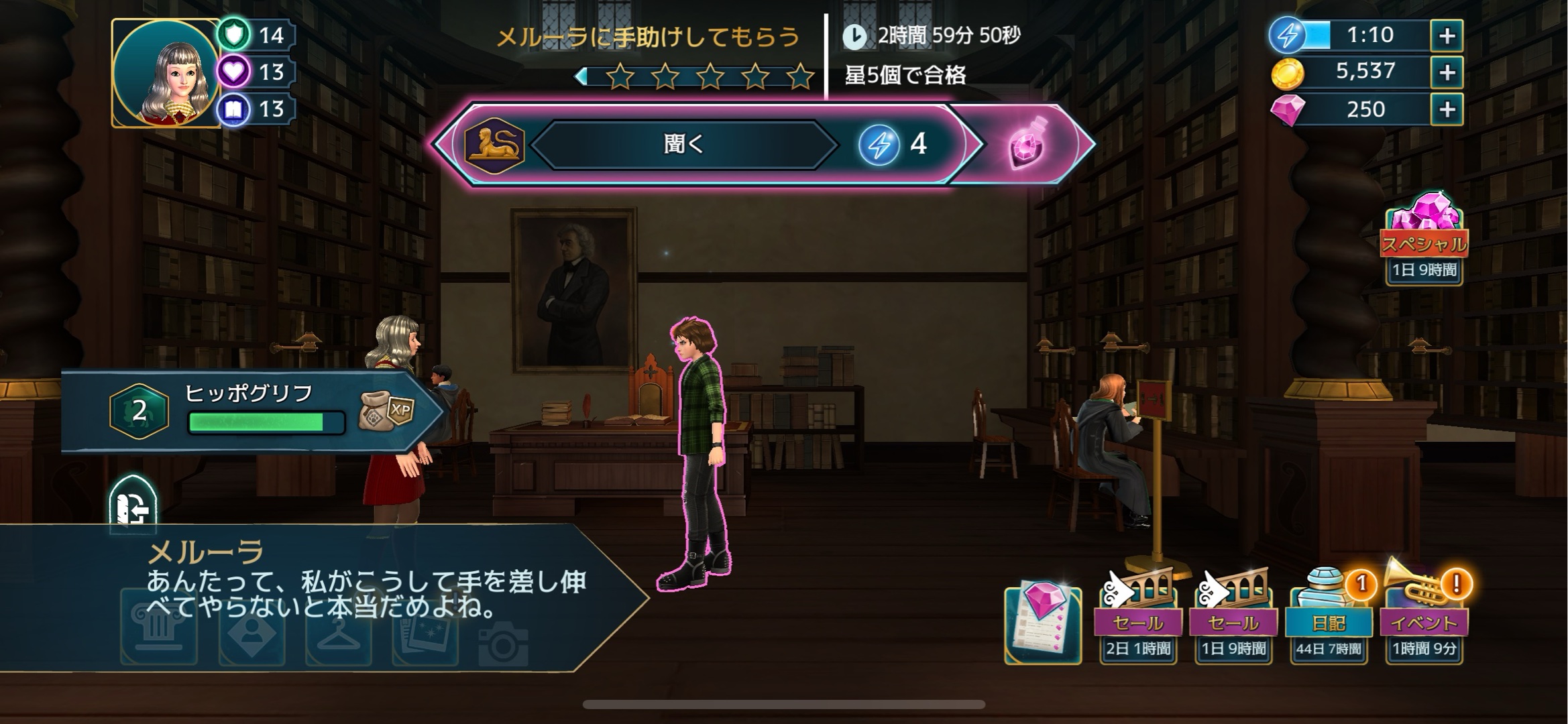Image resolution: width=1568 pixels, height=724 pixels.
Task: Buy more gold coins with plus button
Action: 1447,72
